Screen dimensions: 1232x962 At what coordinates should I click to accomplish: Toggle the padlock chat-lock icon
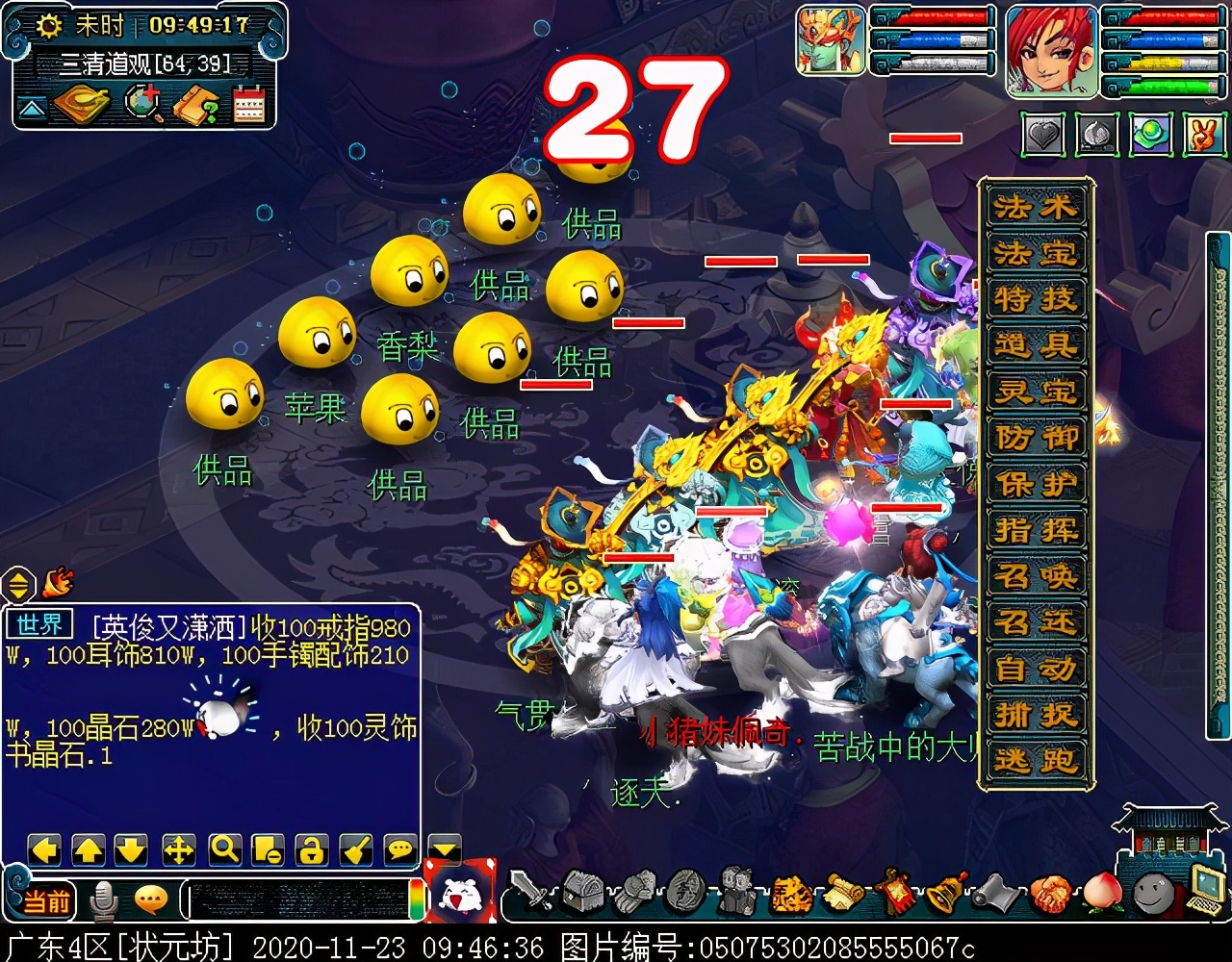pos(310,850)
